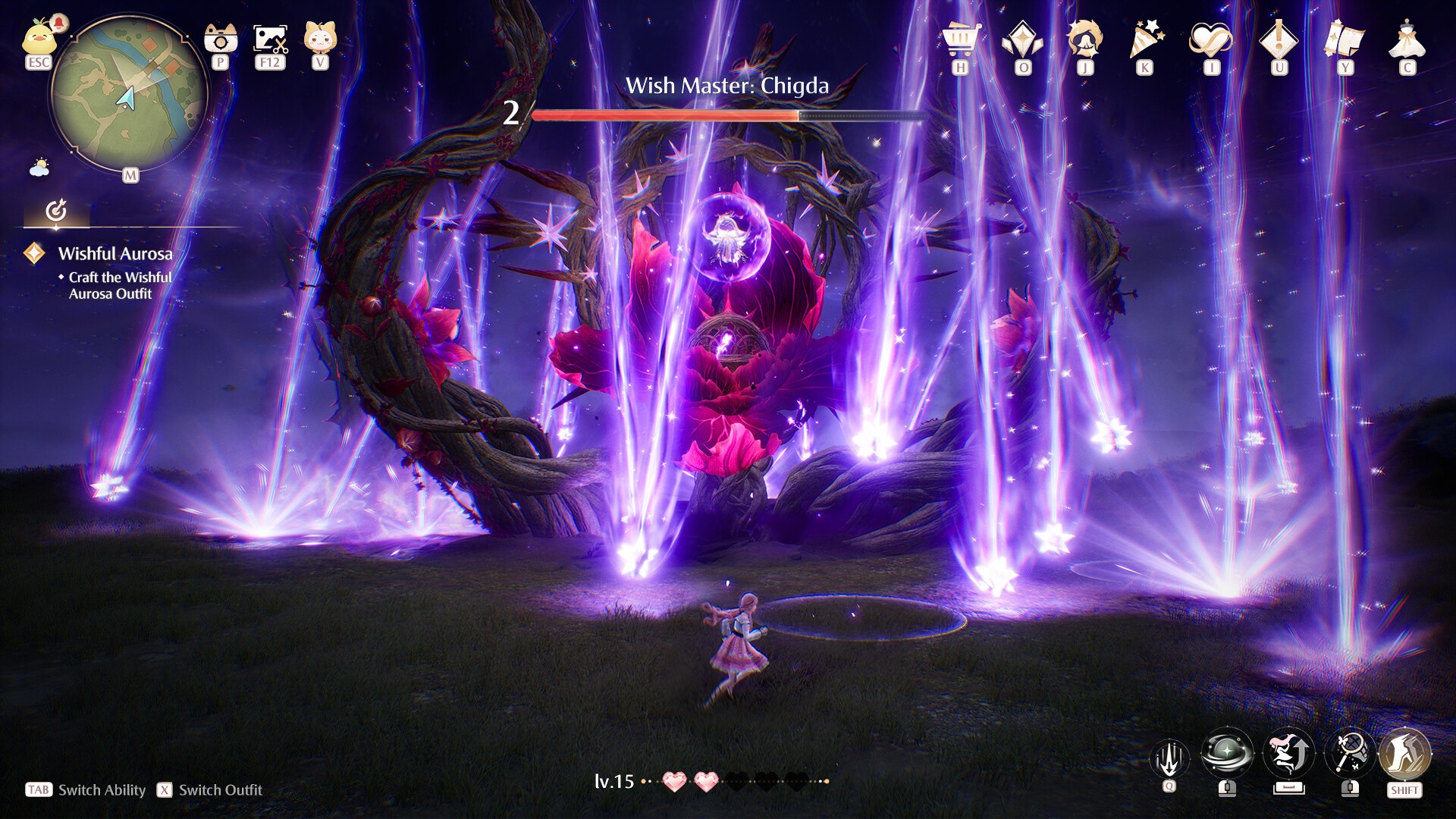1456x819 pixels.
Task: Open the Wishful Aurosa quest entry
Action: tap(115, 254)
